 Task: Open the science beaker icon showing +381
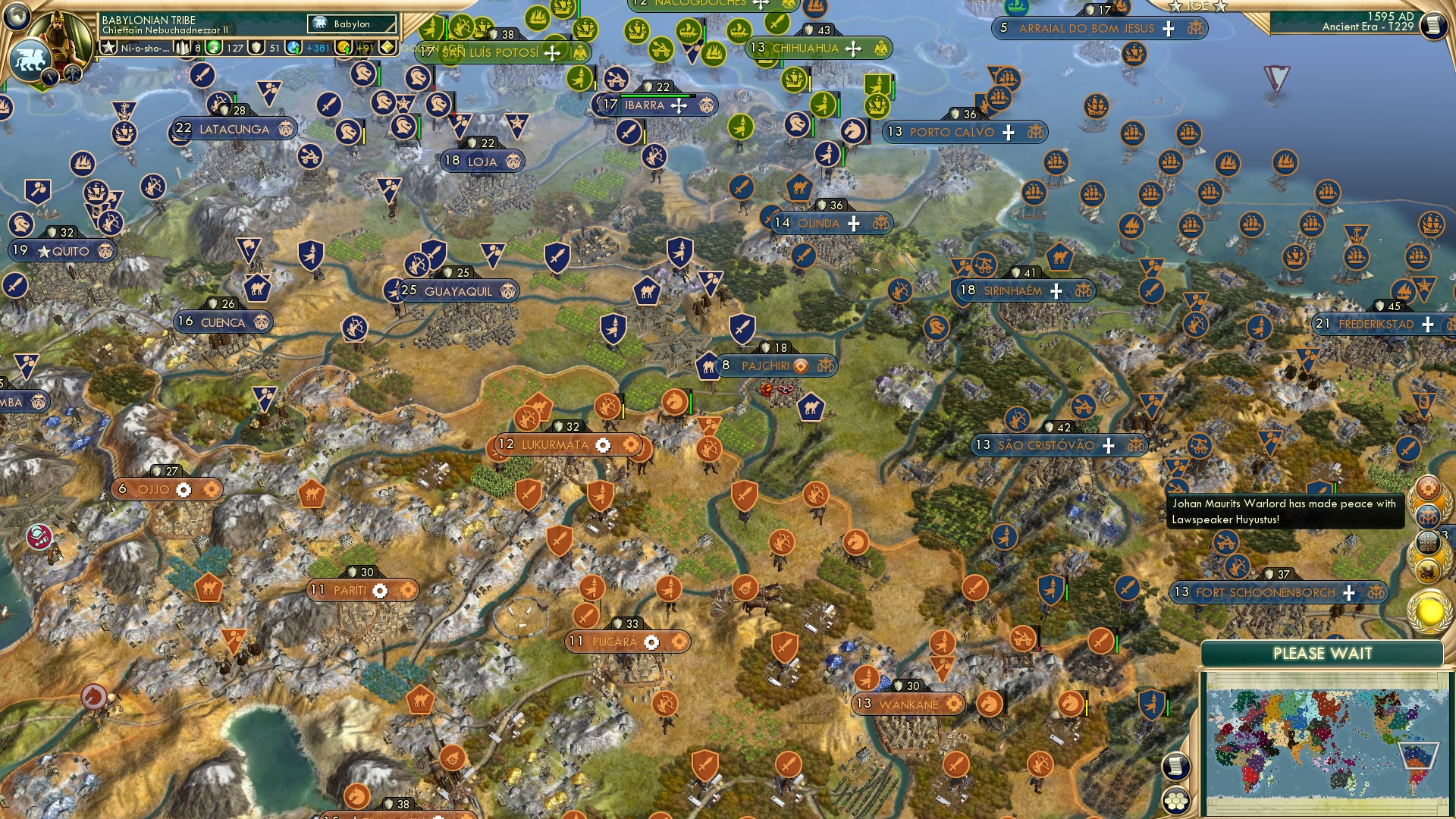294,49
